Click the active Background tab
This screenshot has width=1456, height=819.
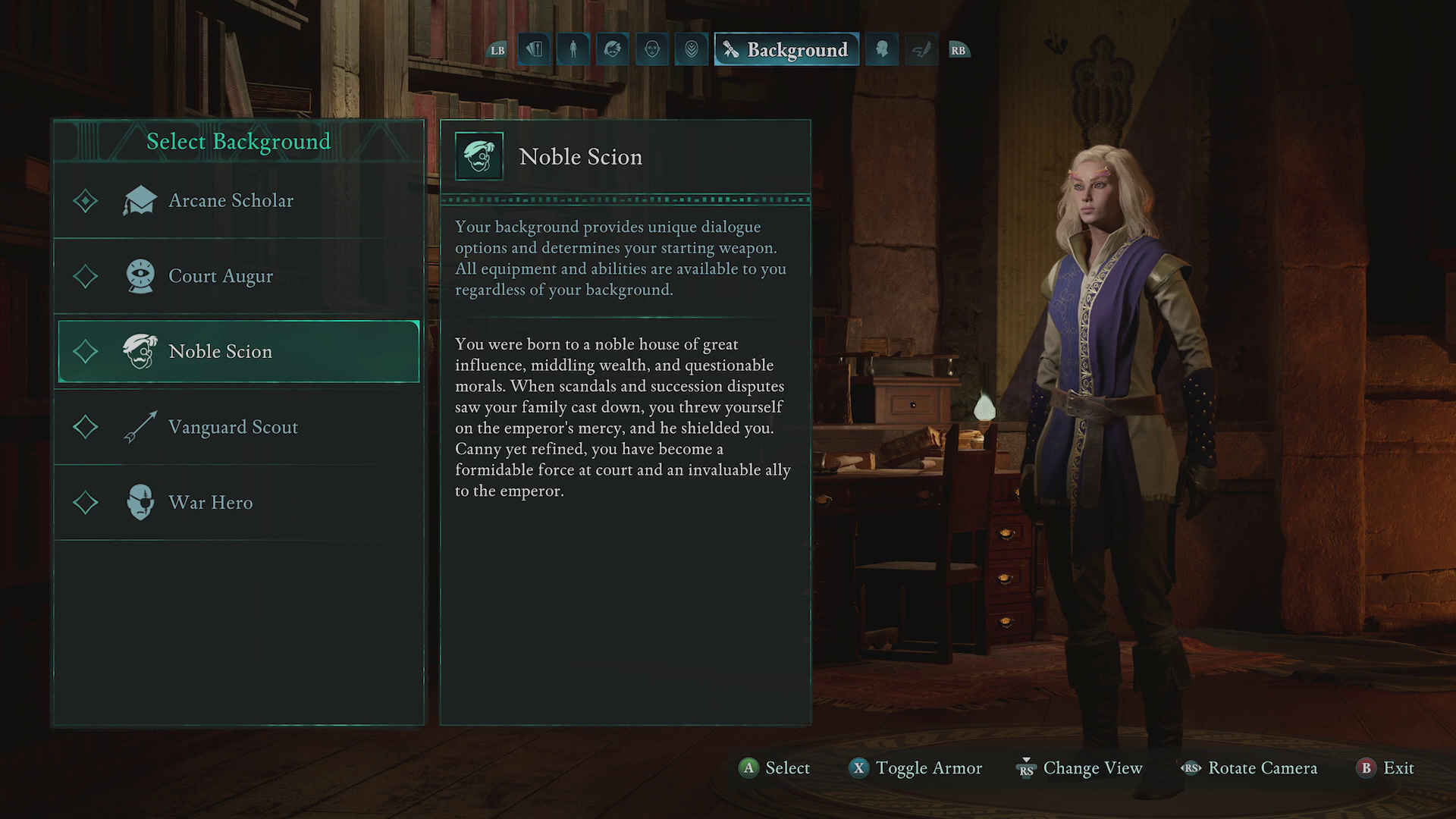point(786,50)
